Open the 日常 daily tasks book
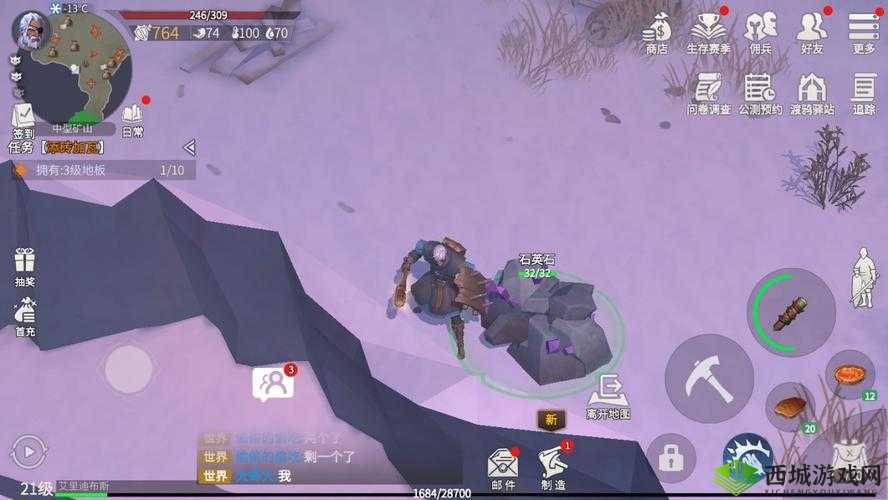The height and width of the screenshot is (500, 888). [x=132, y=117]
